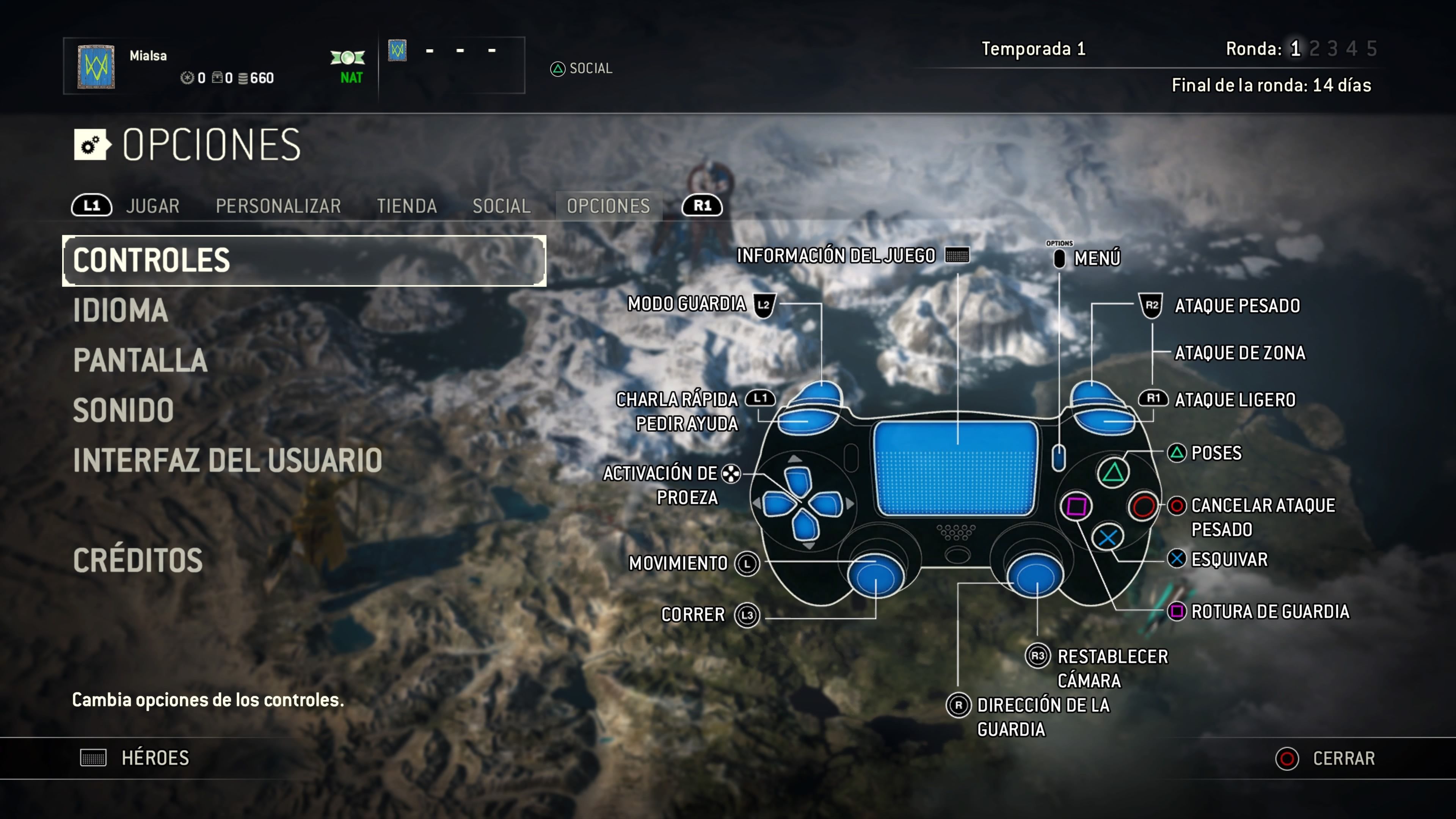Image resolution: width=1456 pixels, height=819 pixels.
Task: View the Créditos entry
Action: click(138, 560)
